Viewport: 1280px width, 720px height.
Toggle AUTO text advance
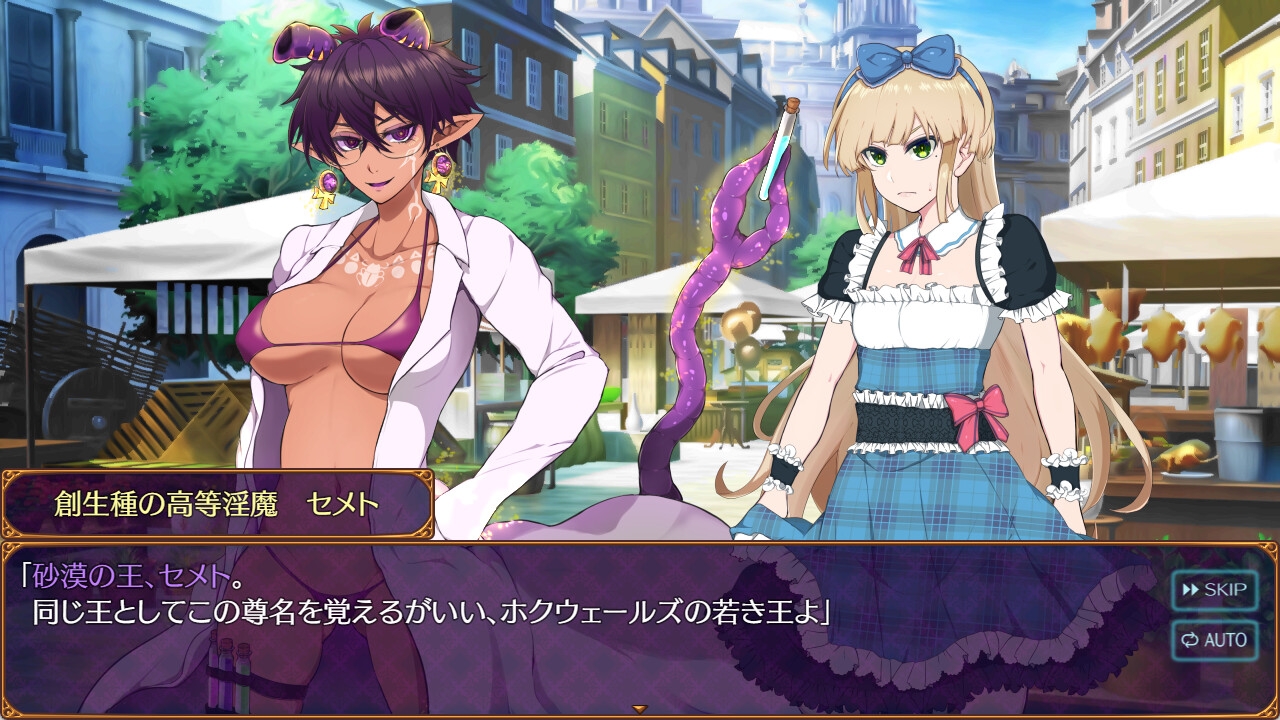1213,640
